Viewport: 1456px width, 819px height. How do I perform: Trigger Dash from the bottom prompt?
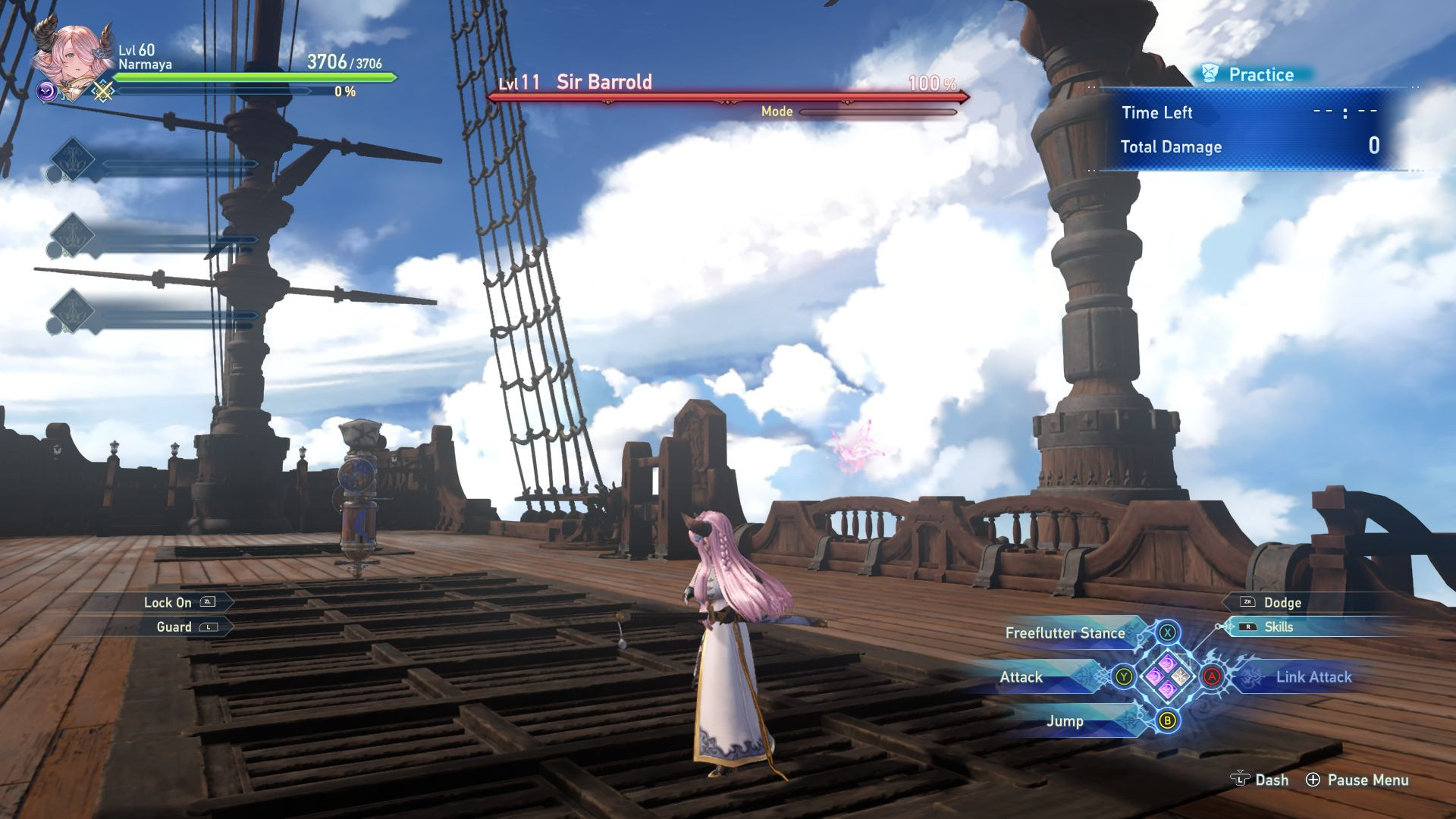(1260, 780)
